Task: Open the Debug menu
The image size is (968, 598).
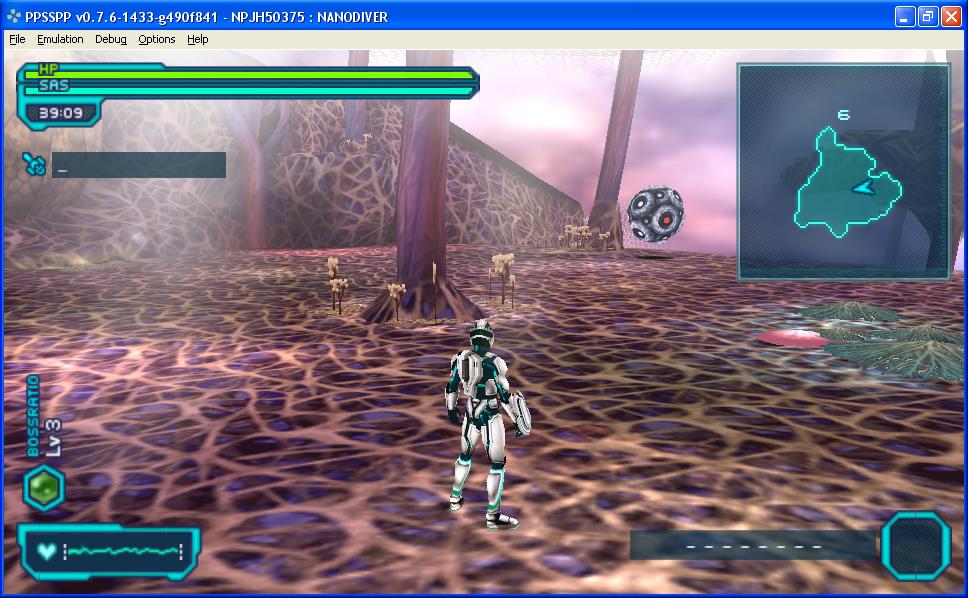Action: (x=111, y=39)
